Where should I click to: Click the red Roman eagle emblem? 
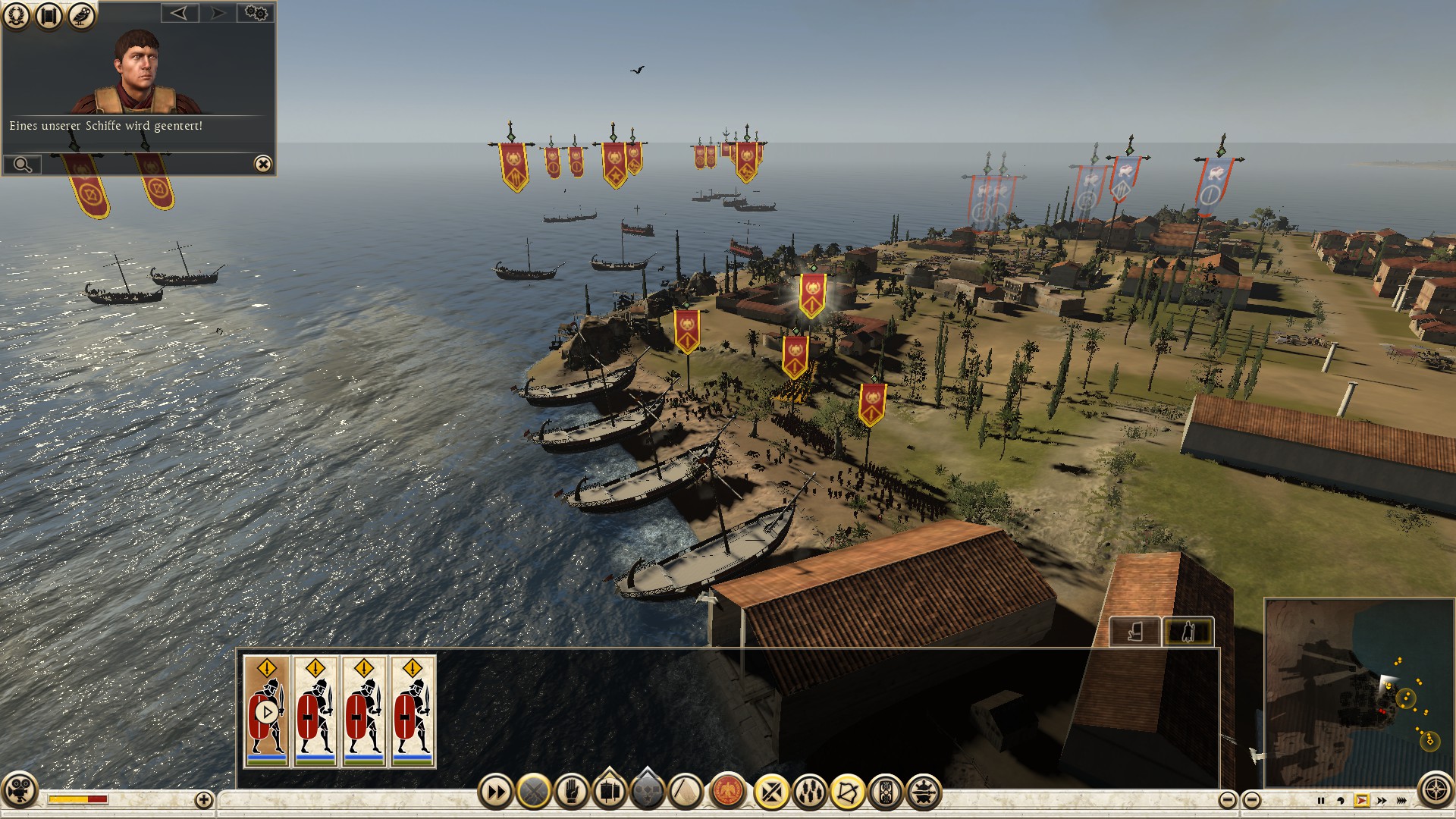[x=728, y=792]
